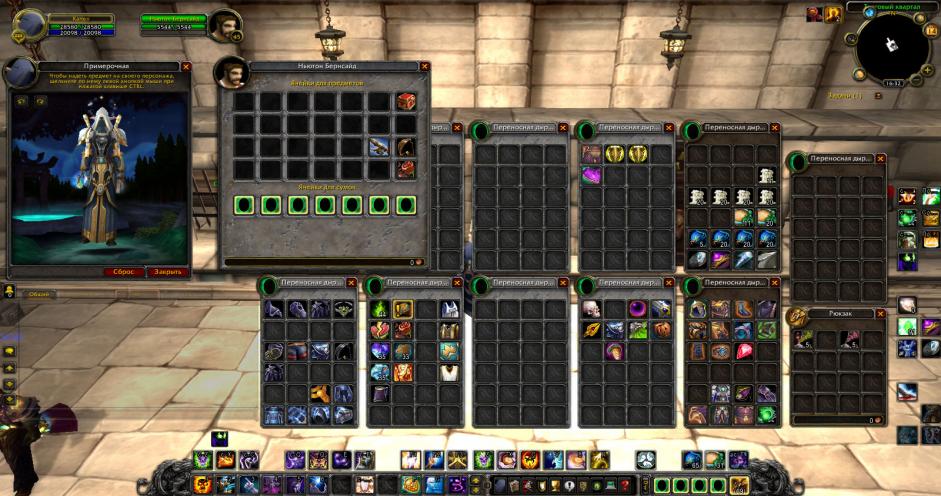Select the purple gem item in bag

[591, 176]
